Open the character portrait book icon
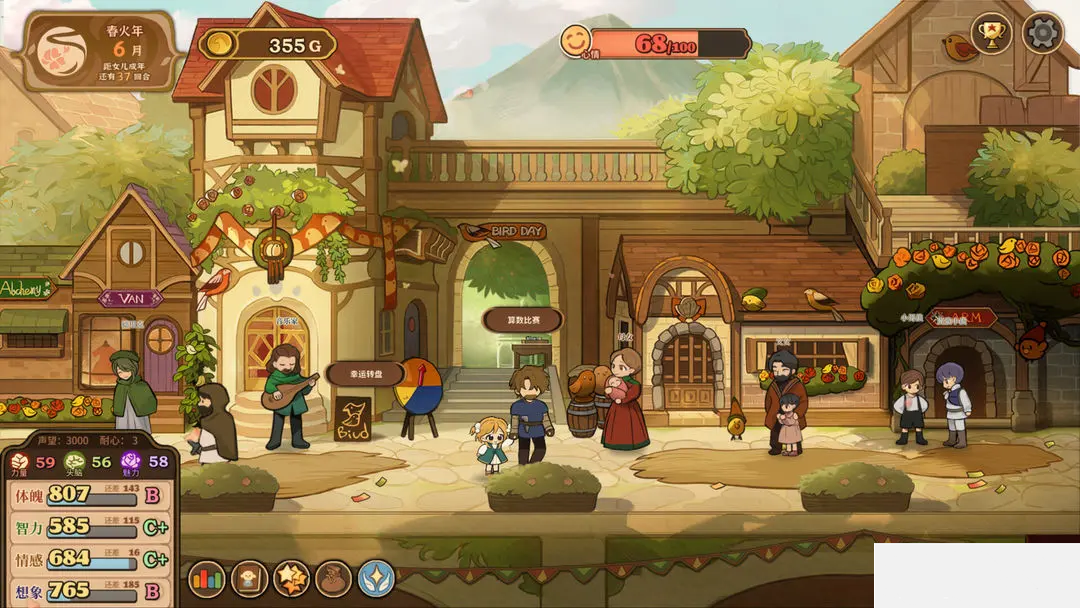The width and height of the screenshot is (1080, 608). tap(249, 579)
